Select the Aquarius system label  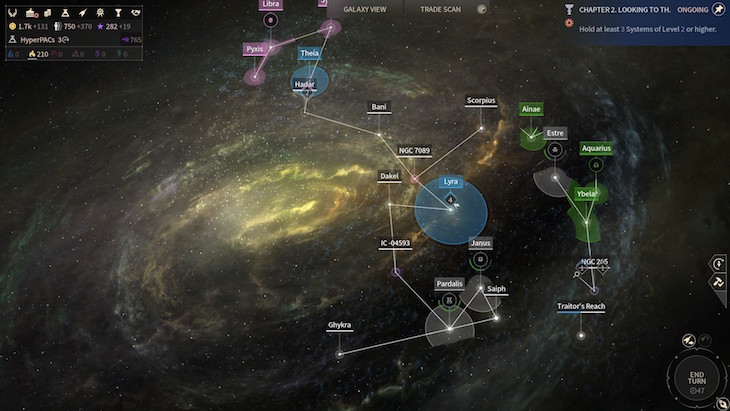[595, 149]
